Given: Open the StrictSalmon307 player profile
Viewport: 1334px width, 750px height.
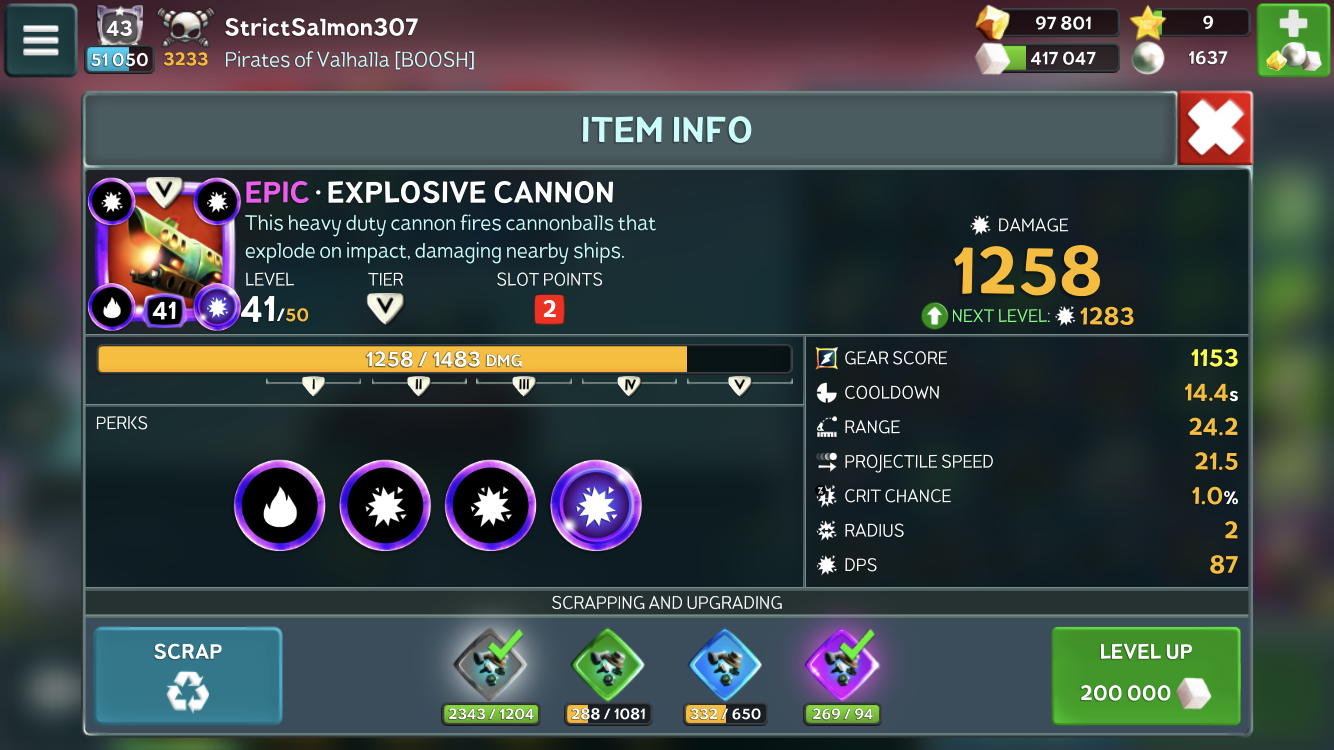Looking at the screenshot, I should point(321,27).
